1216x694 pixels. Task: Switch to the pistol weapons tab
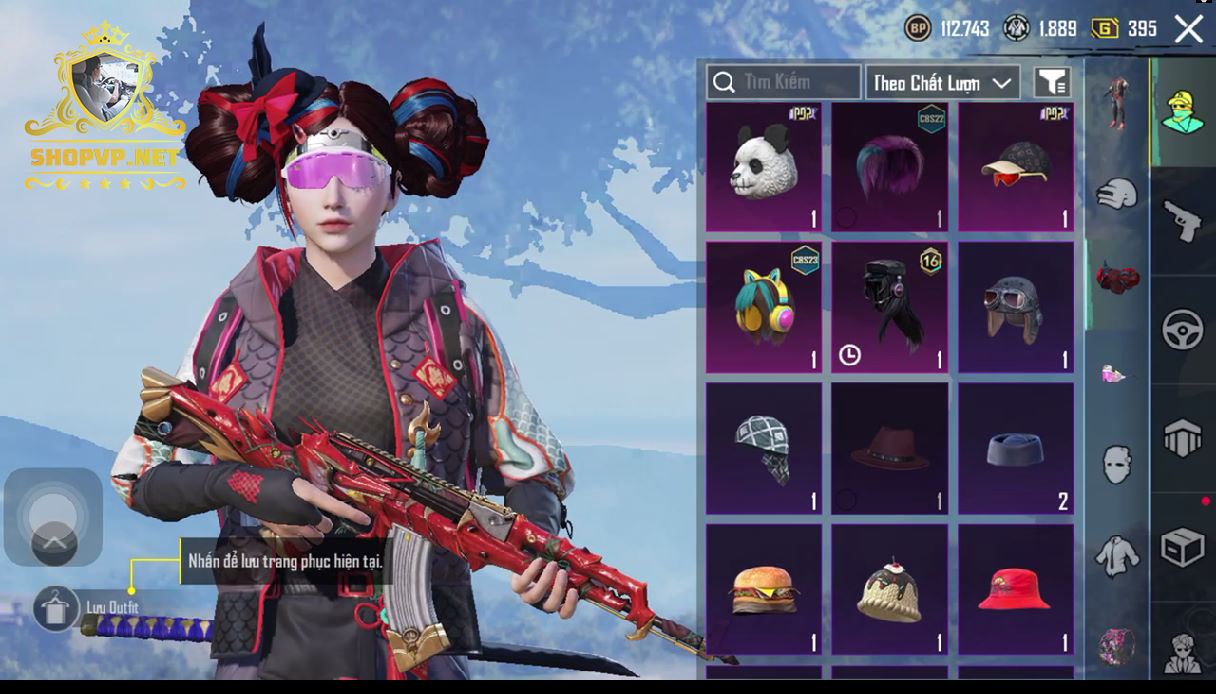tap(1182, 221)
